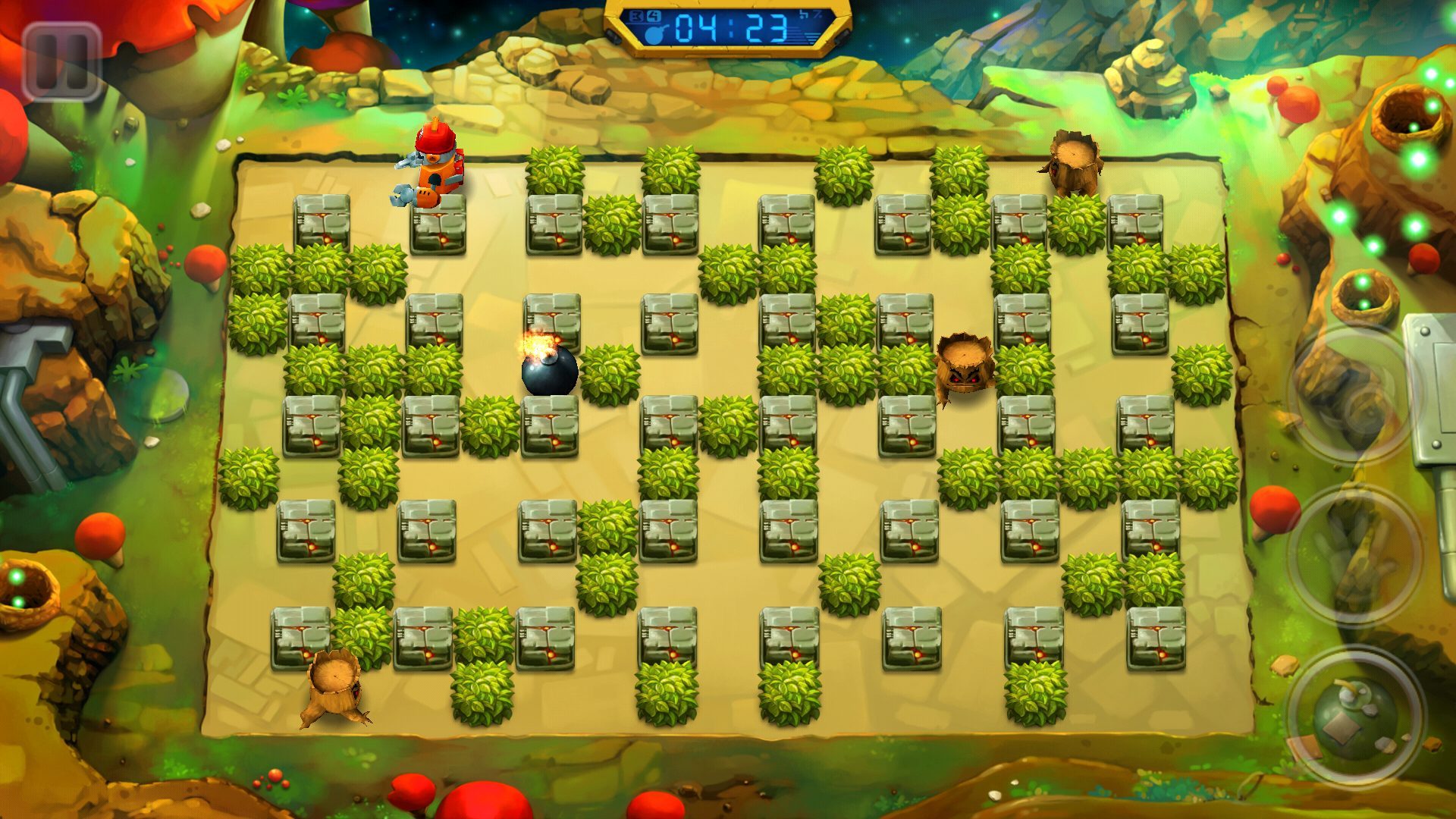Pause the game

tap(62, 62)
